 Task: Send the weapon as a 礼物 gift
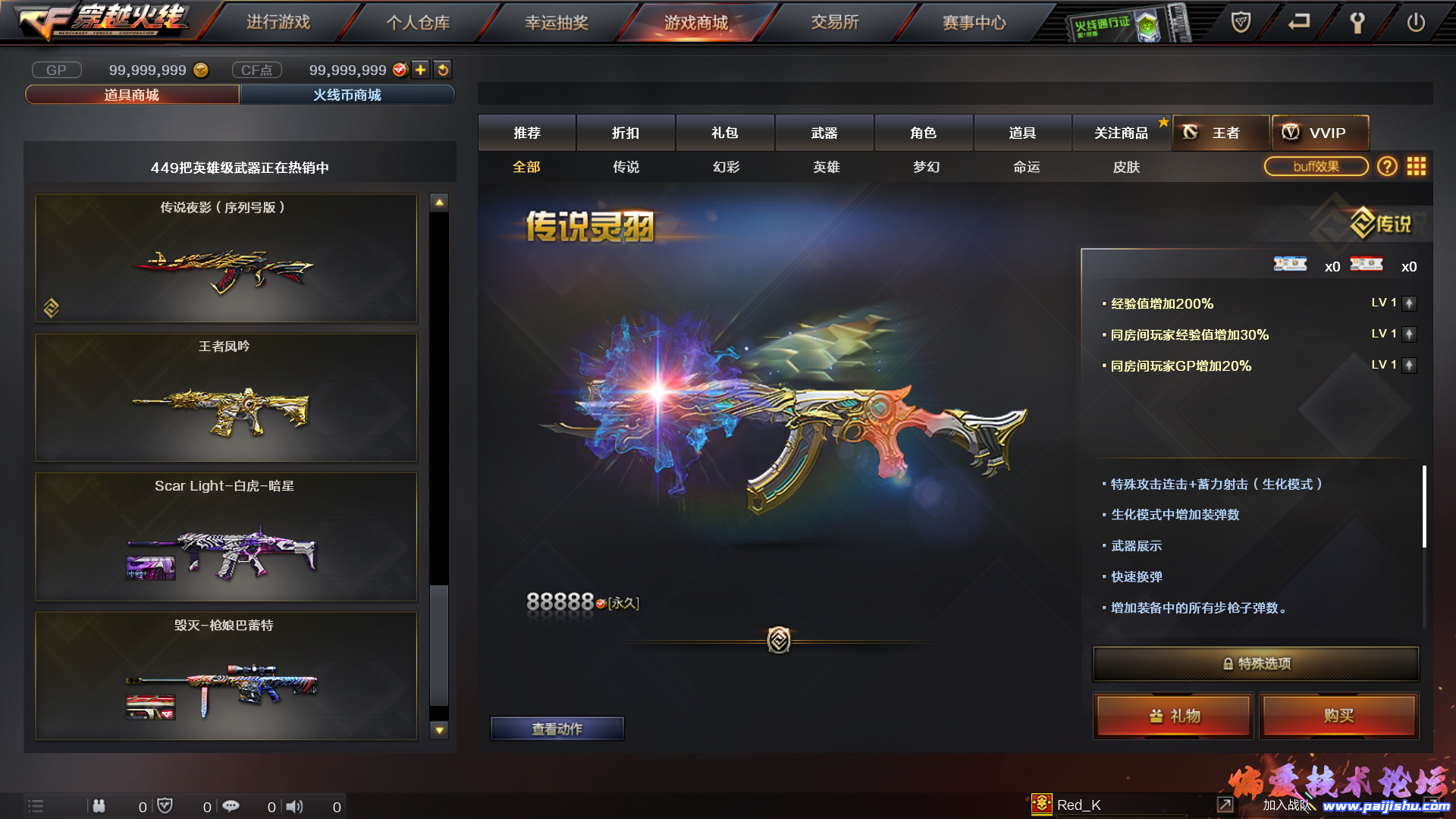[x=1173, y=716]
